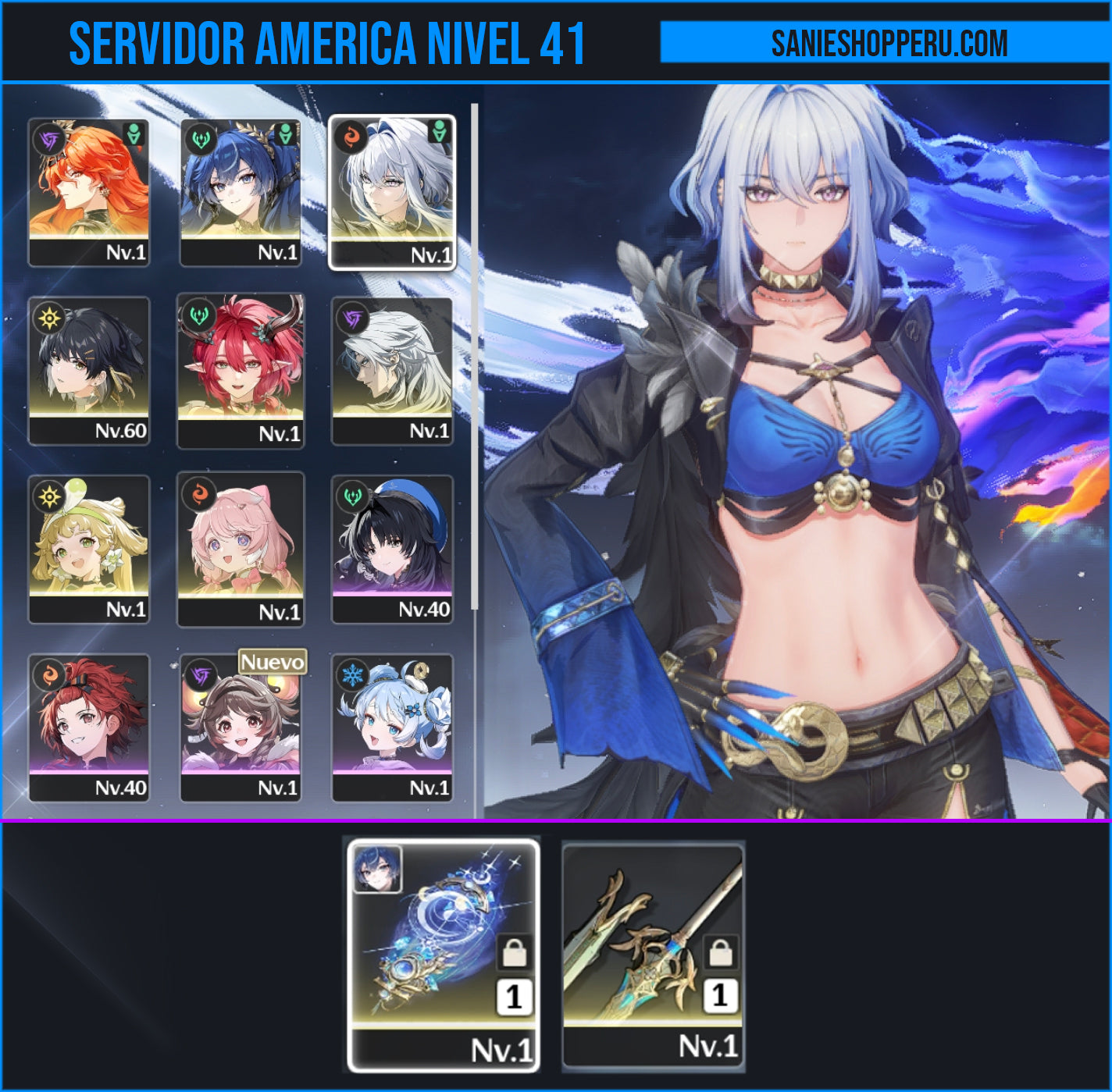Pick the highlighted silver-haired woman card
The image size is (1112, 1092).
click(x=392, y=192)
